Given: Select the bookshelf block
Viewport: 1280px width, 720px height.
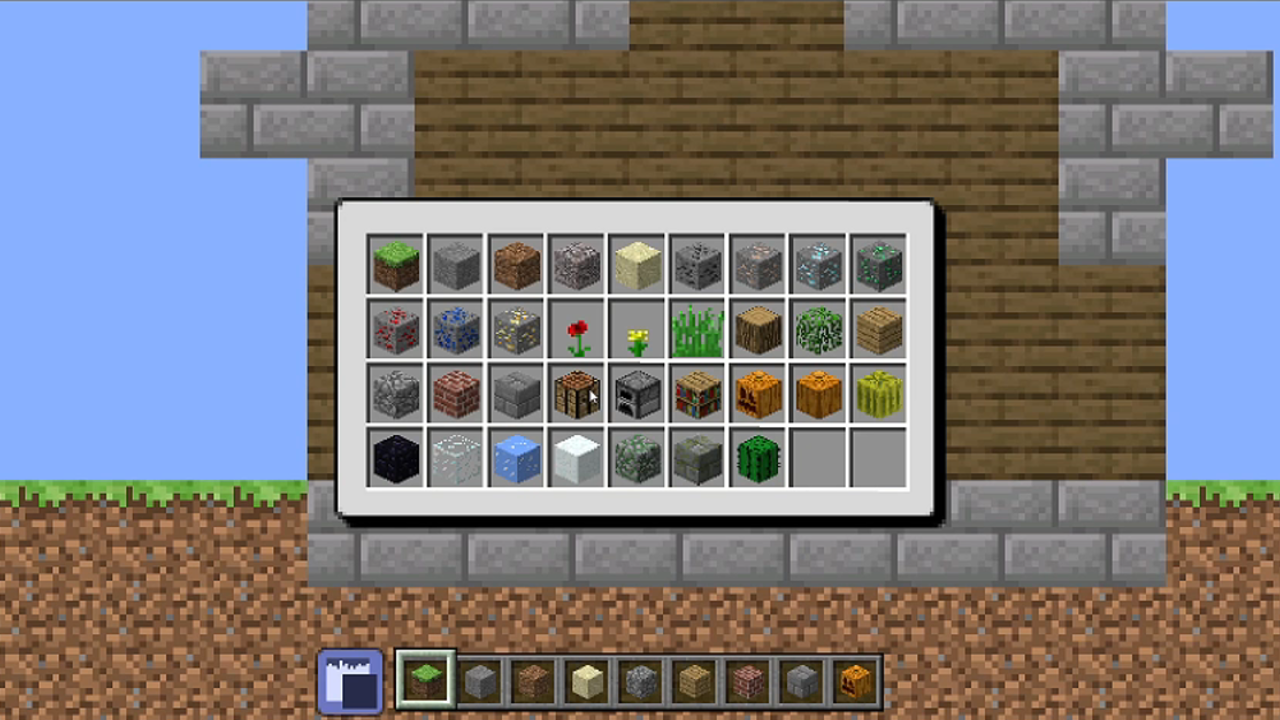Looking at the screenshot, I should (x=697, y=393).
